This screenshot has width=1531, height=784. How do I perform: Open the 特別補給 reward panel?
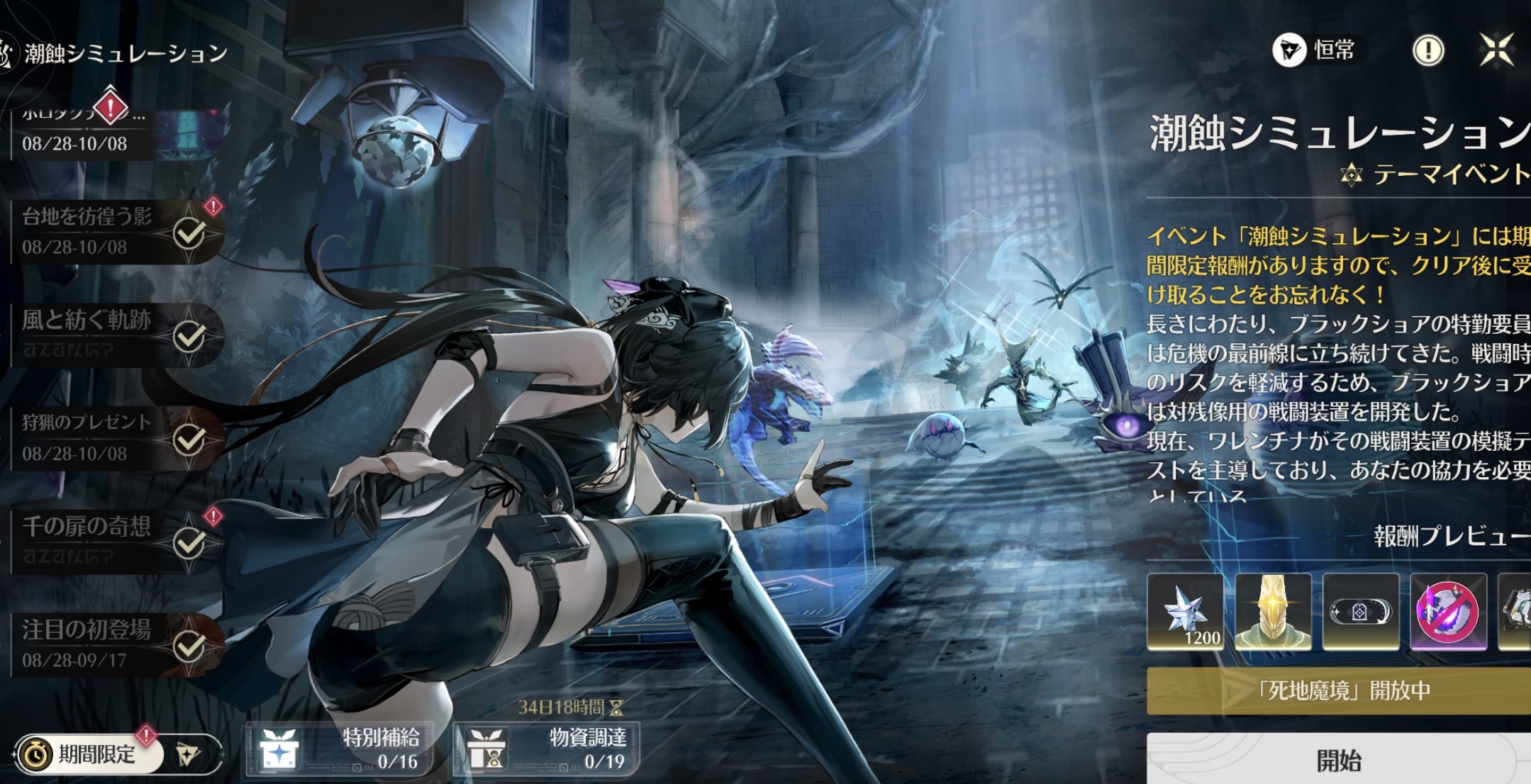[339, 749]
